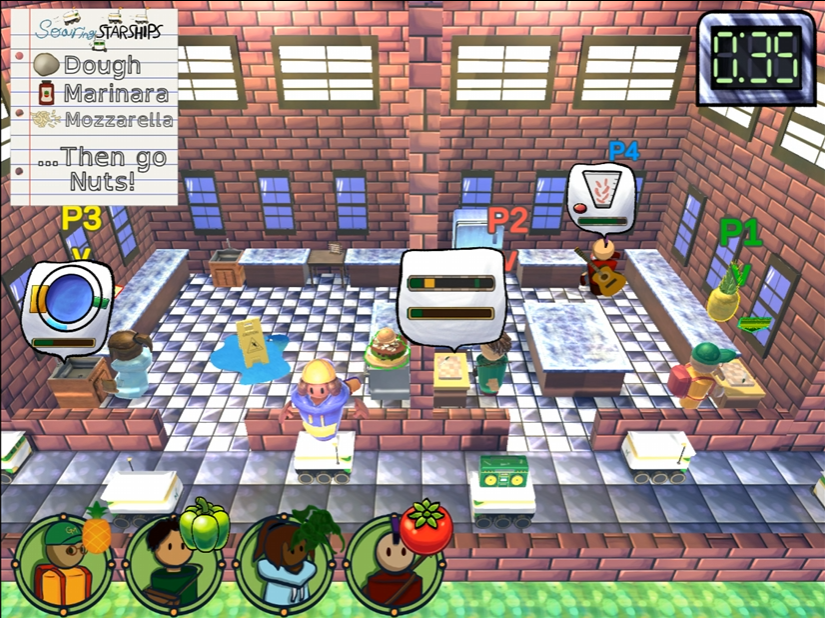Select the Dough ingredient on the recipe card
The height and width of the screenshot is (618, 825).
88,66
